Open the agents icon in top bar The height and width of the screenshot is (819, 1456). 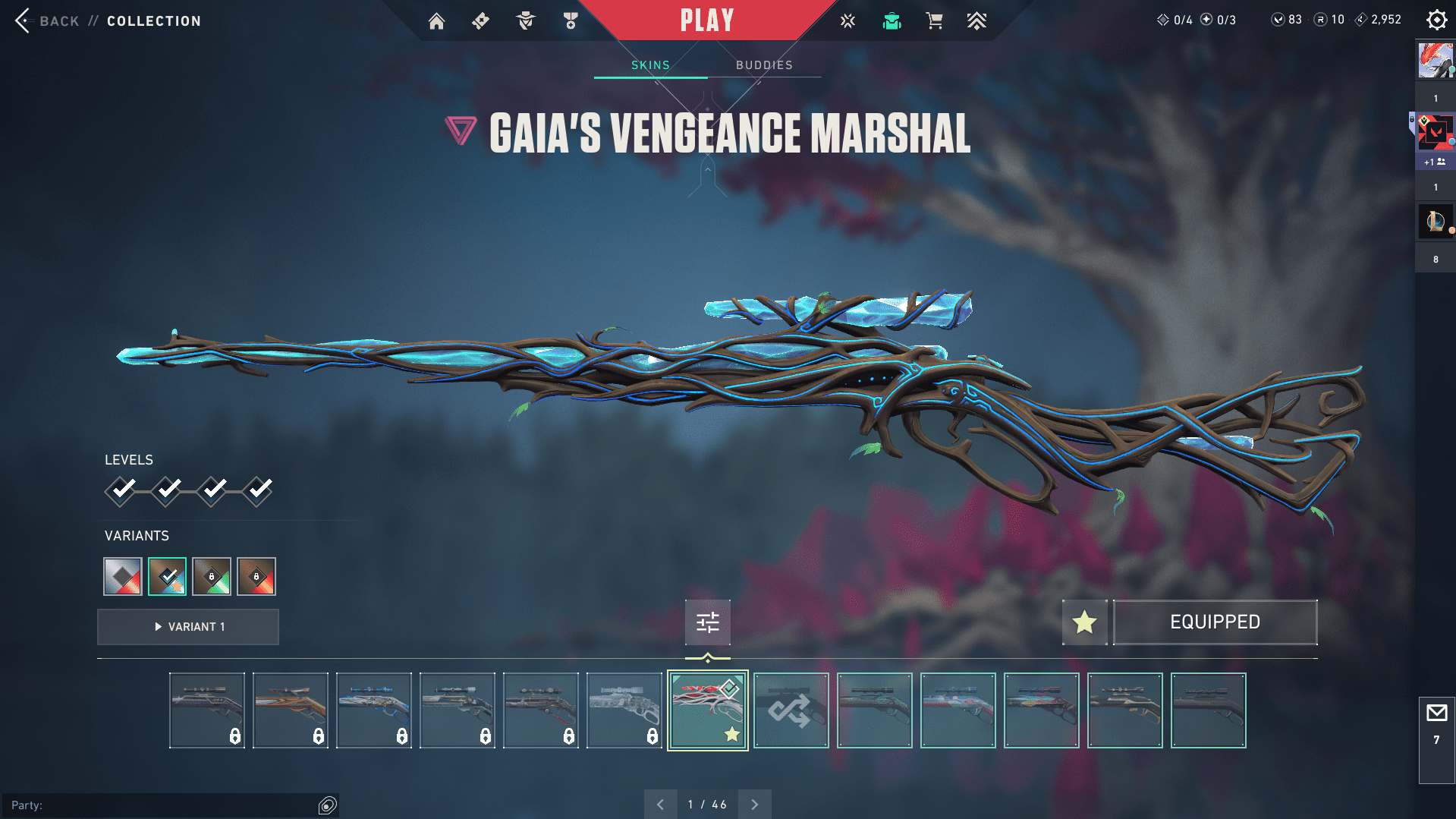click(525, 21)
